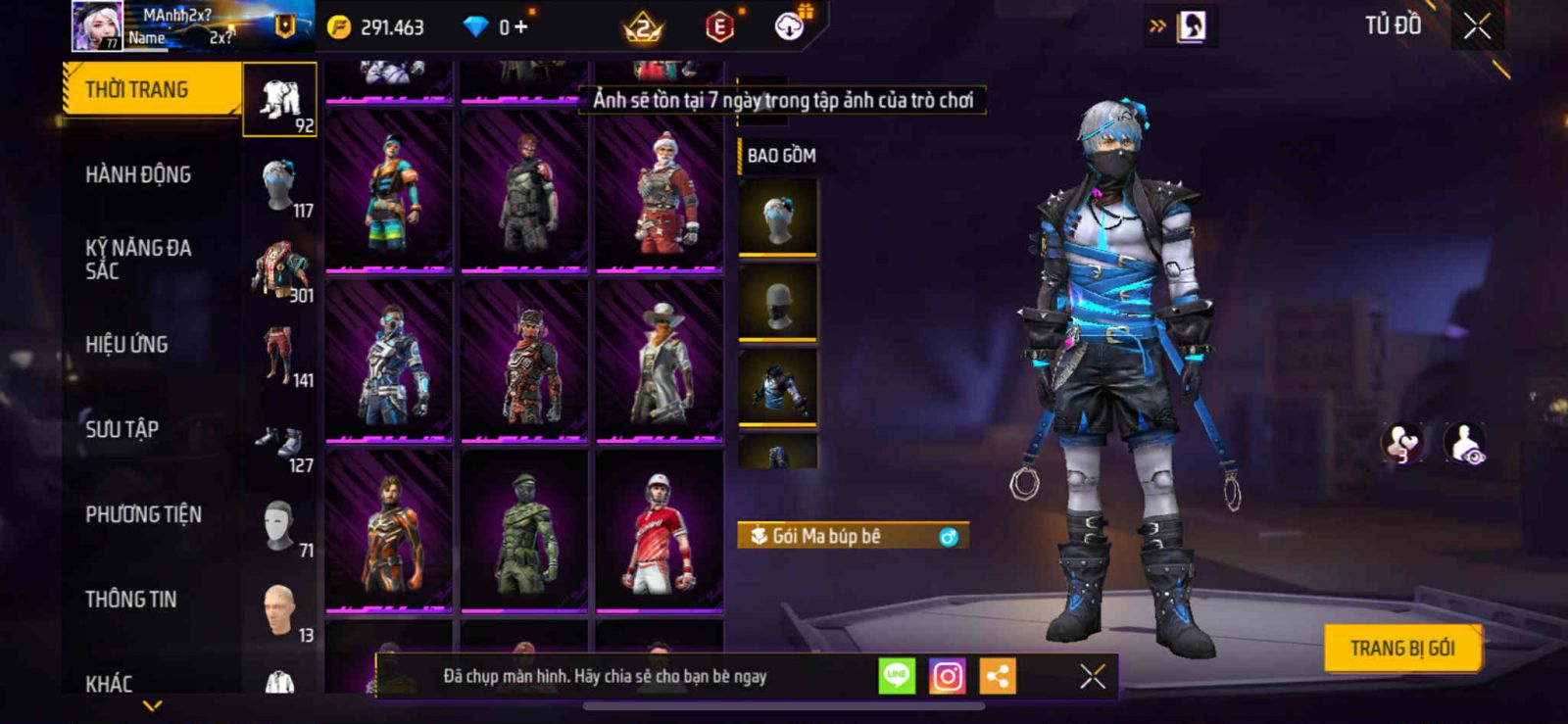Share screenshot to Instagram
The image size is (1568, 724).
click(947, 676)
